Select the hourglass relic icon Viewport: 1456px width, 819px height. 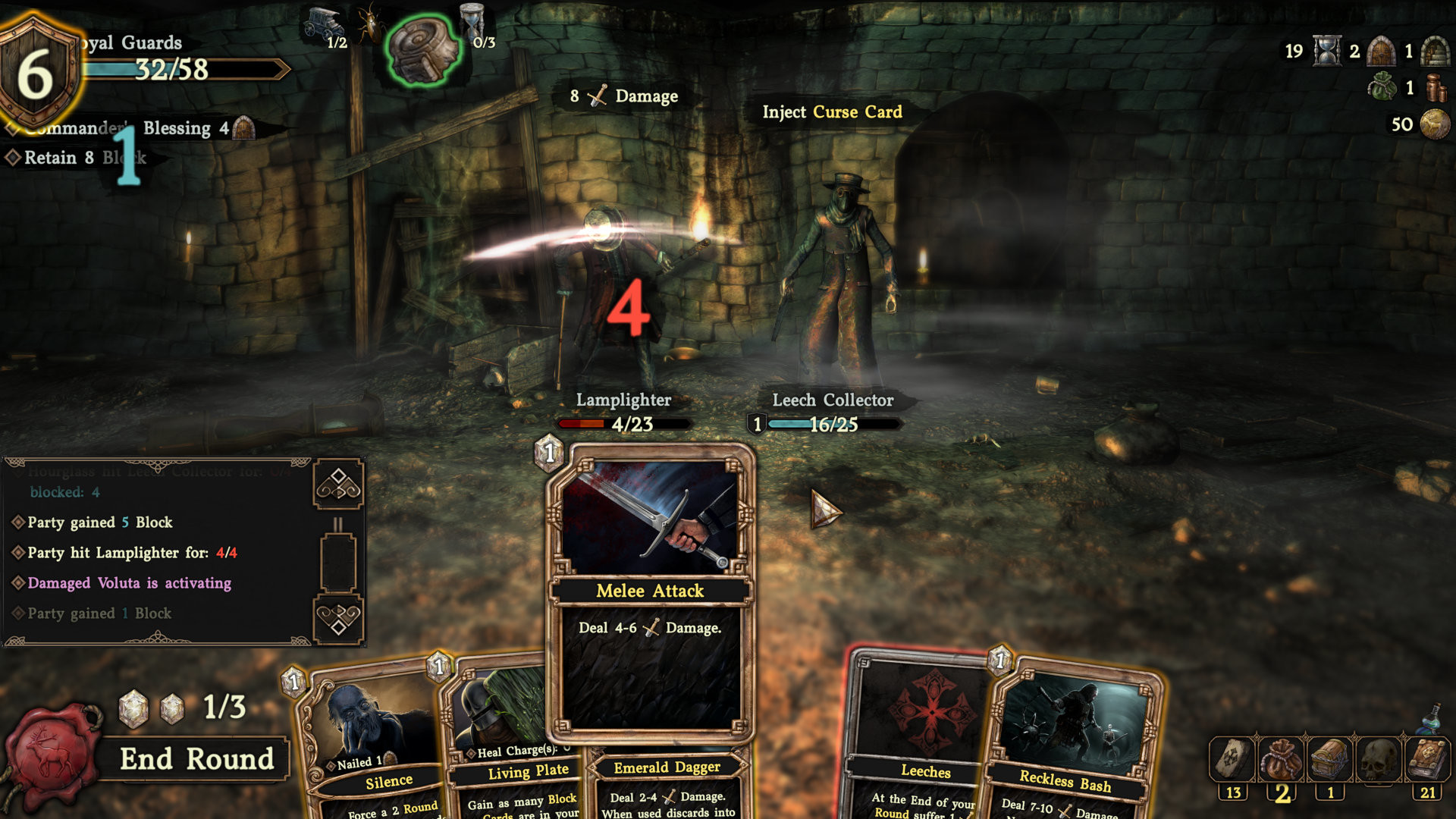coord(472,20)
